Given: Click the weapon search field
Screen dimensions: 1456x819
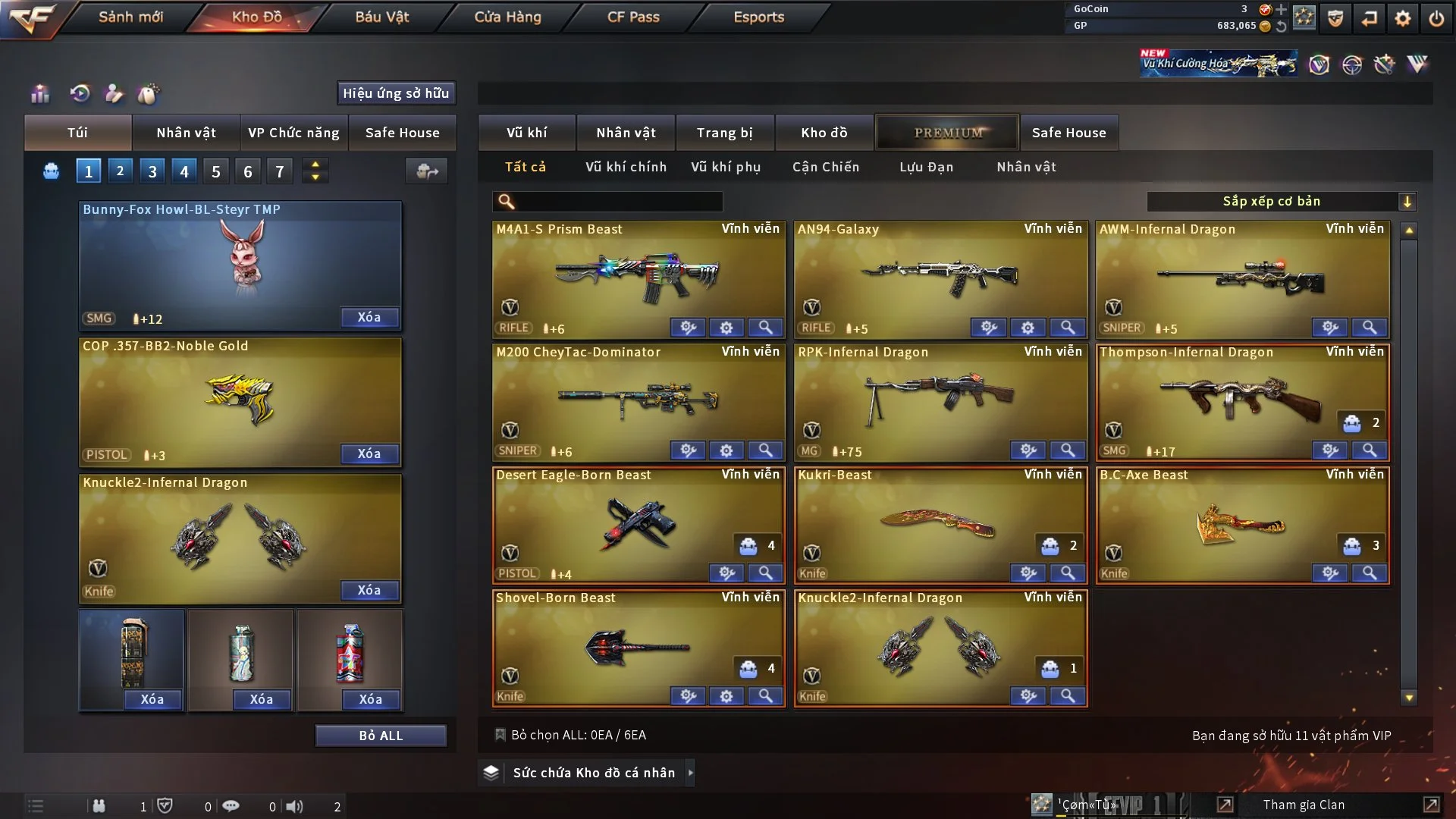Looking at the screenshot, I should [618, 202].
